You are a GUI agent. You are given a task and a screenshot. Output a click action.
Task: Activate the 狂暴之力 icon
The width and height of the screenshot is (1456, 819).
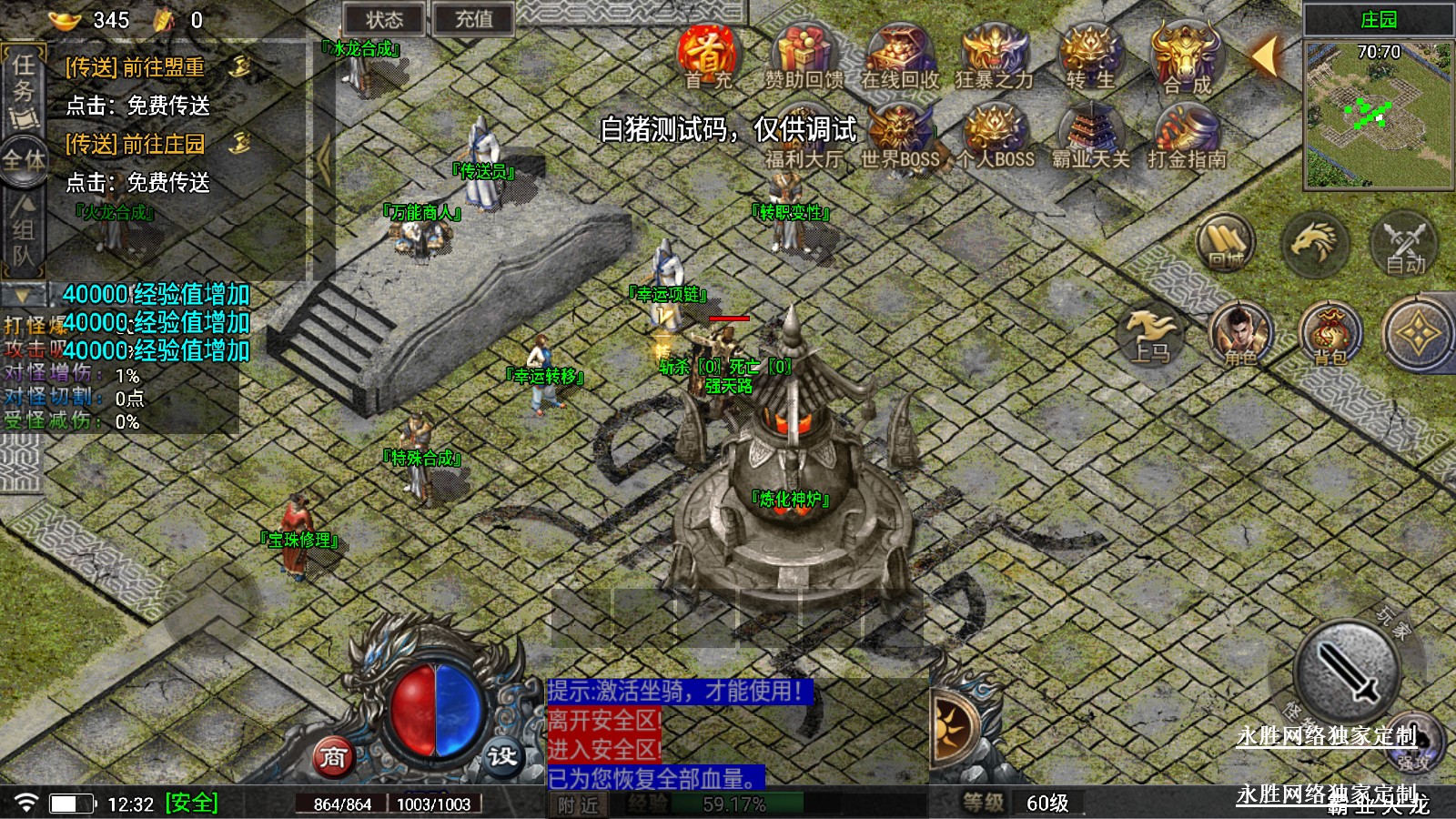coord(994,56)
